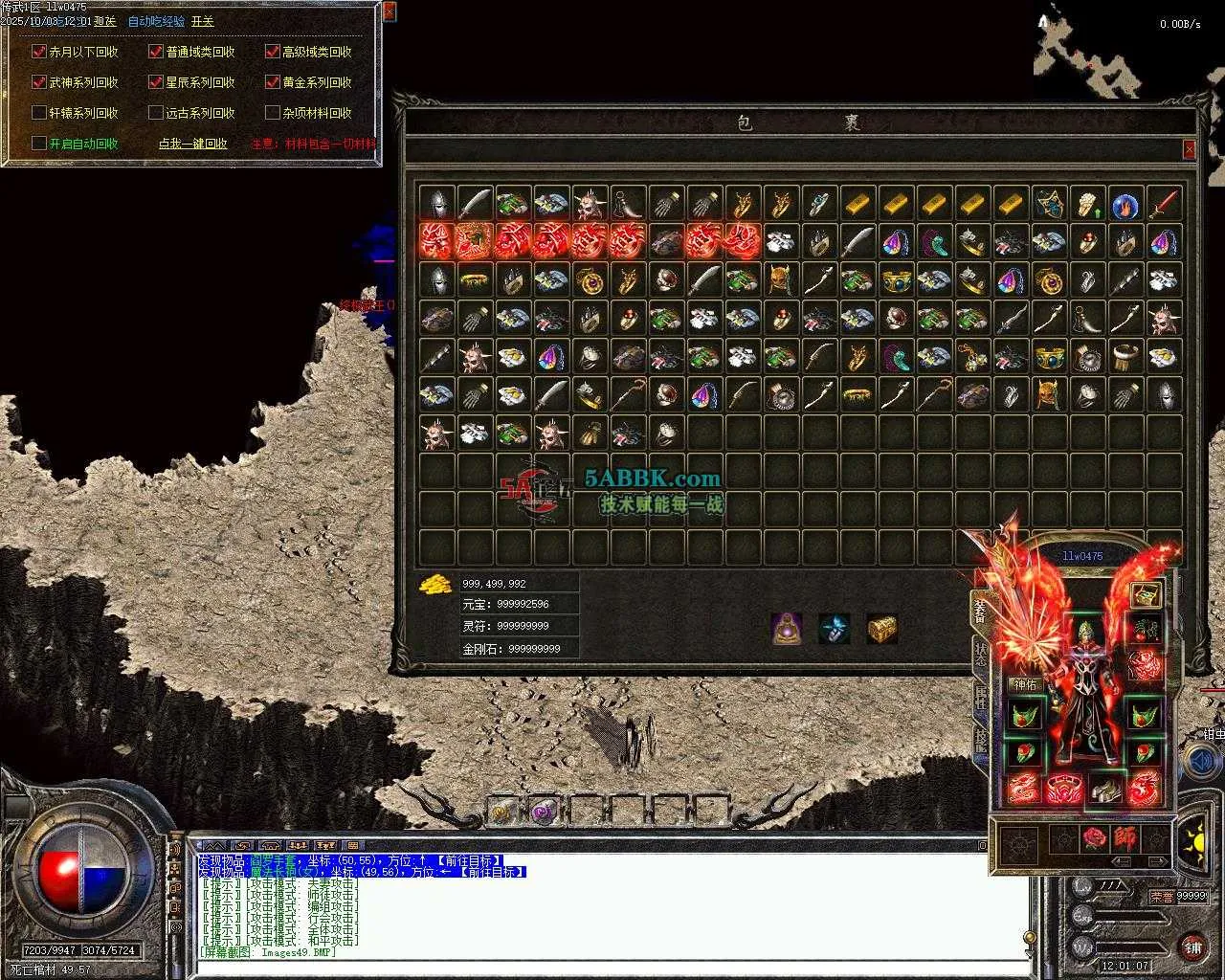Enable 轩辕系列回收 checkbox
This screenshot has width=1225, height=980.
point(39,113)
